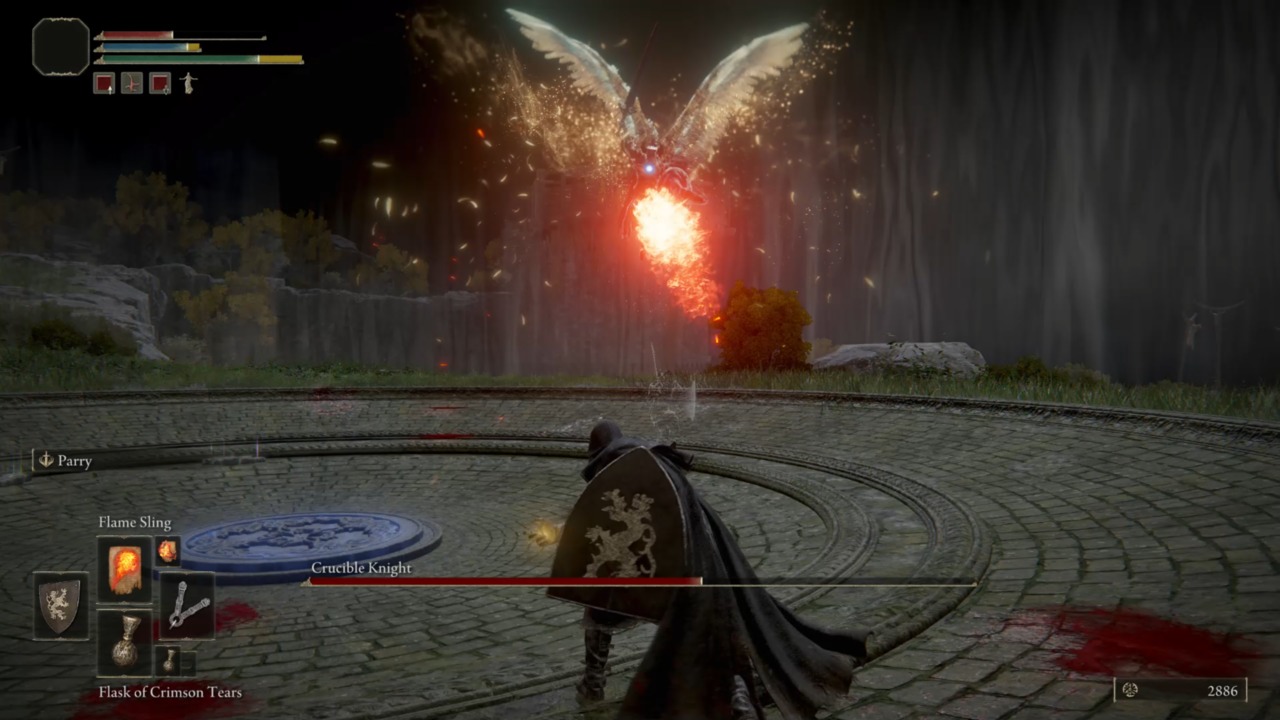Click the Parry prompt text label
This screenshot has height=720, width=1280.
point(75,461)
